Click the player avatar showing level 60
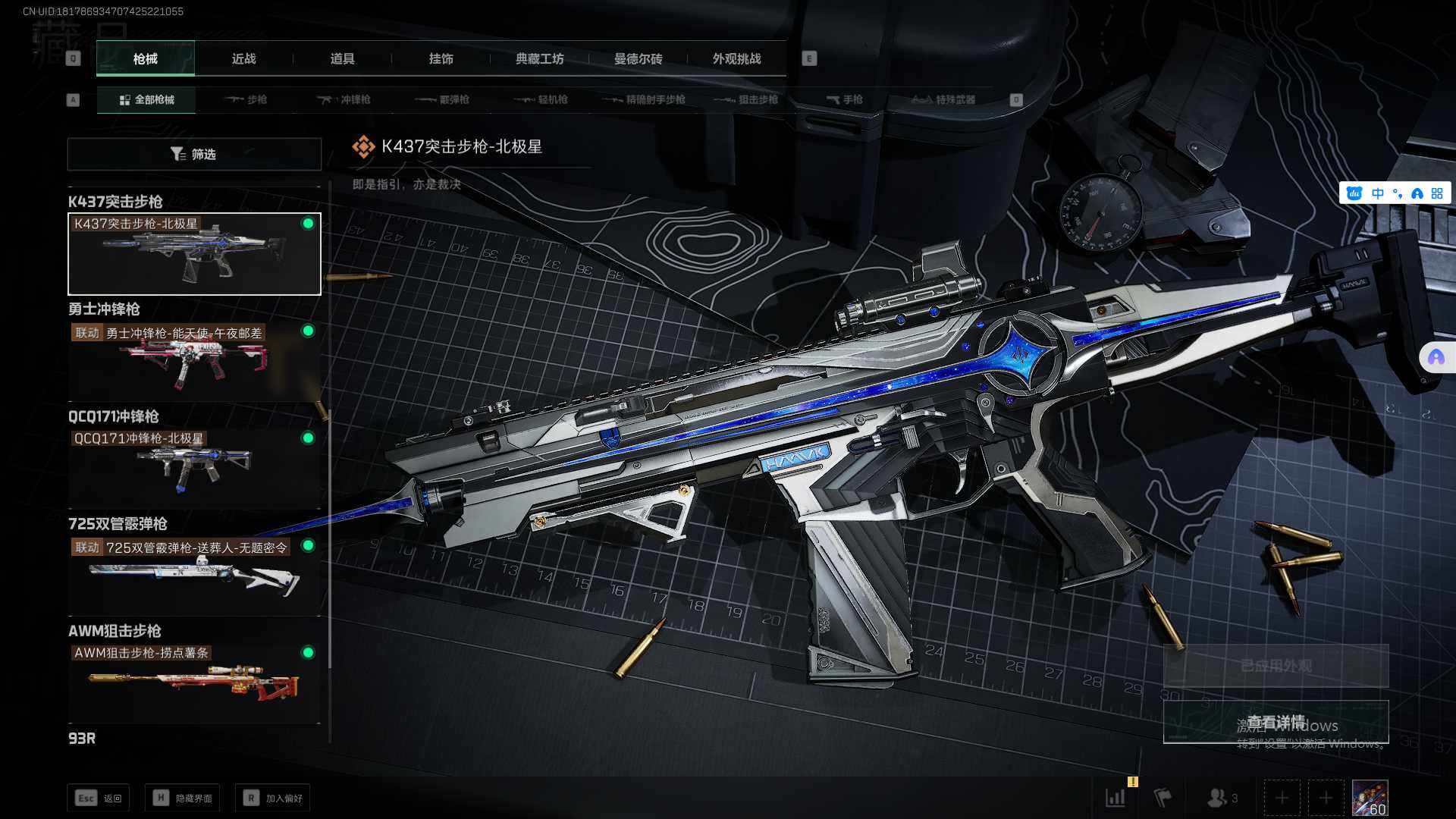This screenshot has height=819, width=1456. tap(1370, 798)
